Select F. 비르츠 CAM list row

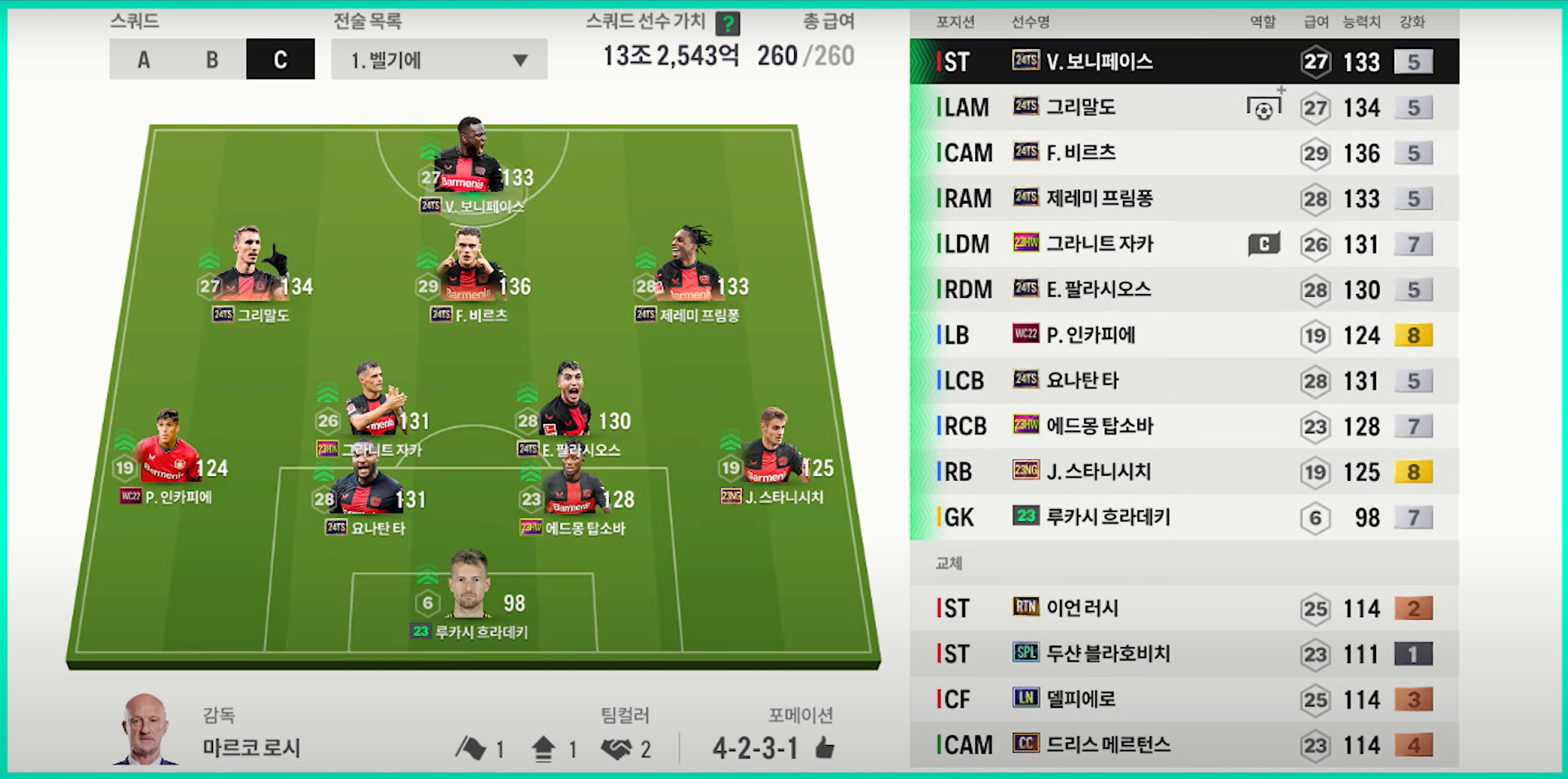1184,153
